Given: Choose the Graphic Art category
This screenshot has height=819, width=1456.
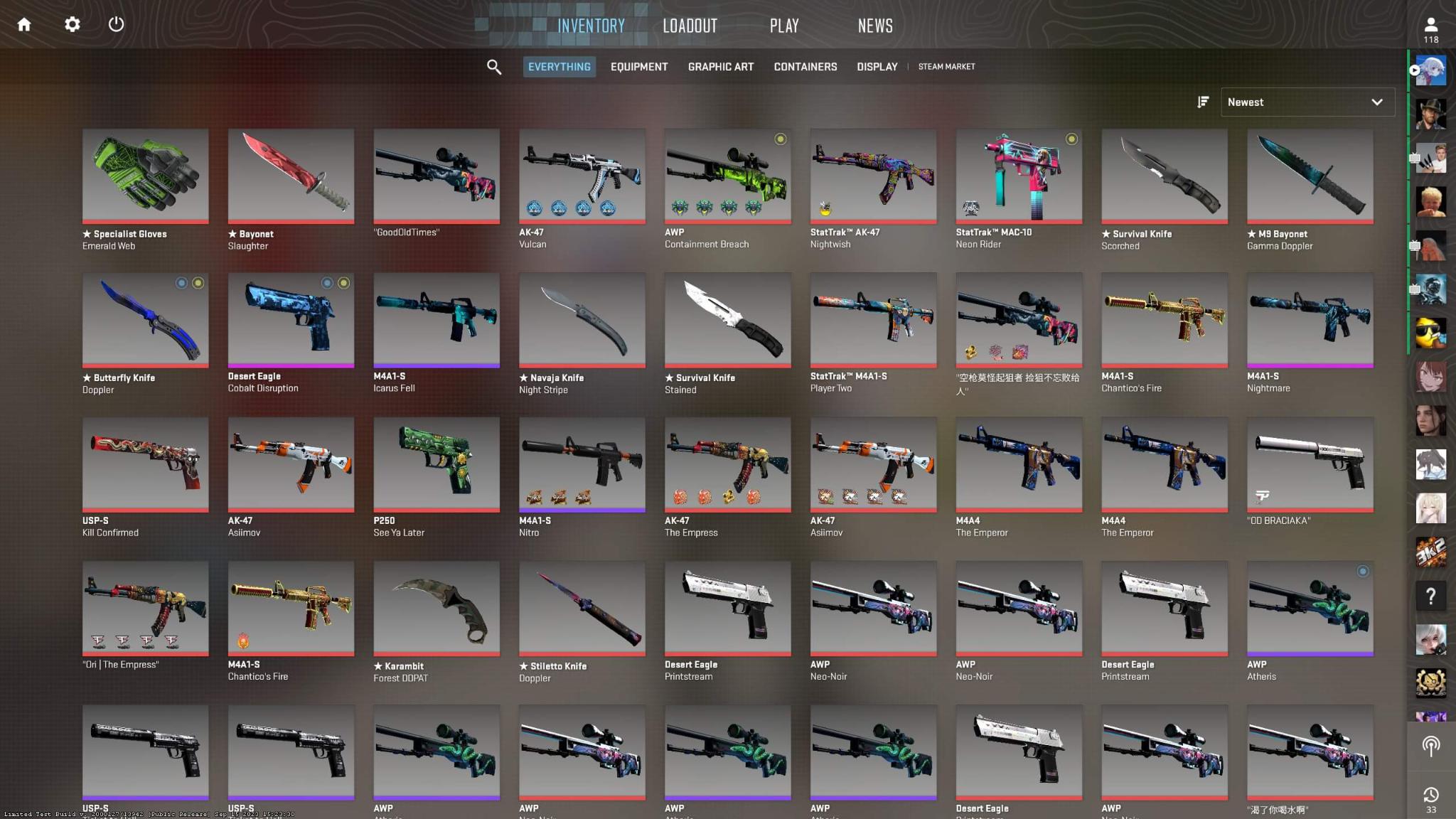Looking at the screenshot, I should click(720, 67).
